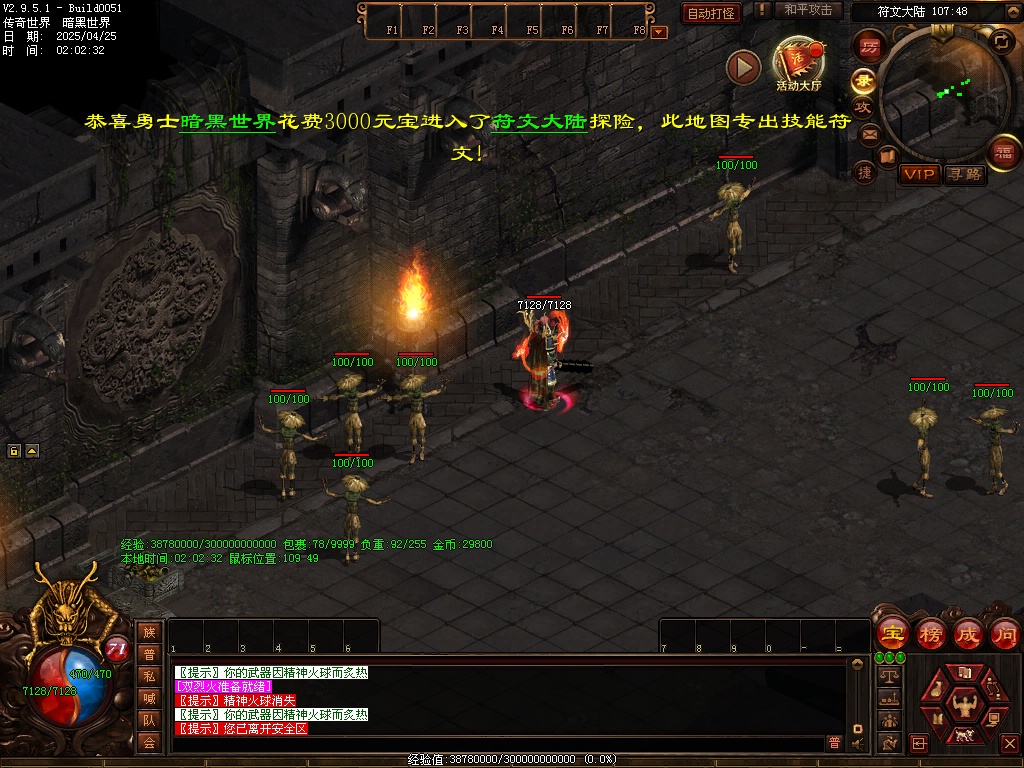Click the red 福 welfare button
The height and width of the screenshot is (768, 1024).
point(1002,154)
